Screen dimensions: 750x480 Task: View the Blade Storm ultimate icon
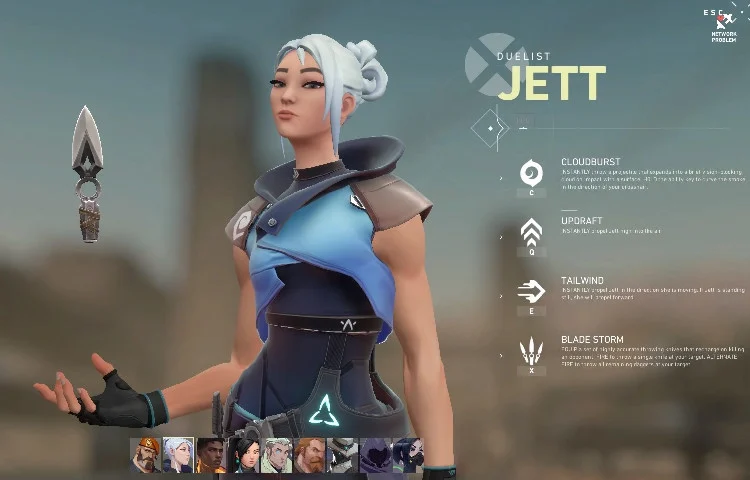click(x=532, y=351)
